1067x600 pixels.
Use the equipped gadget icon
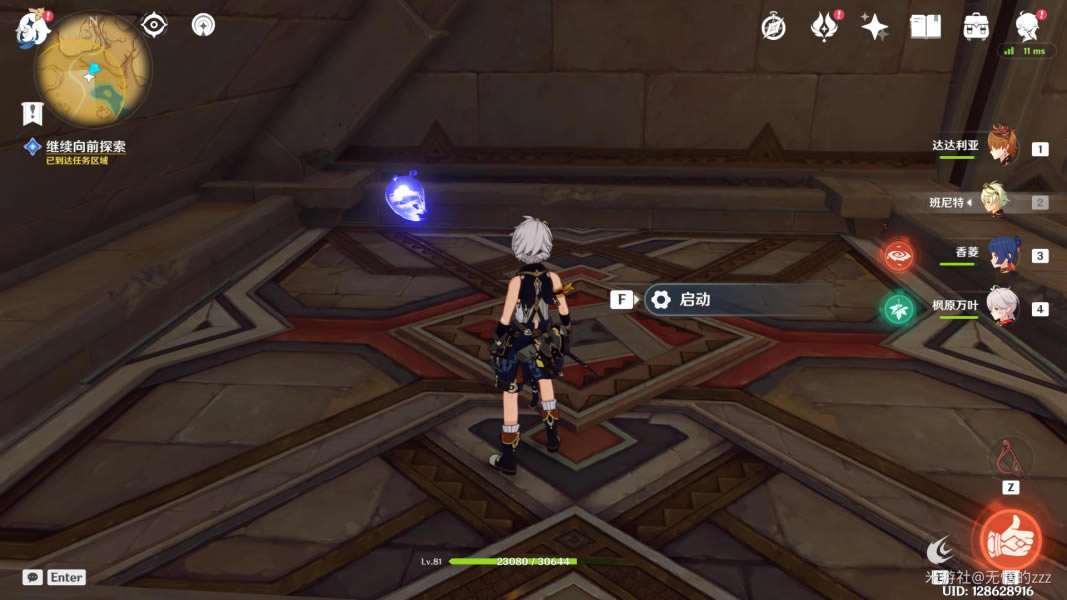1010,458
